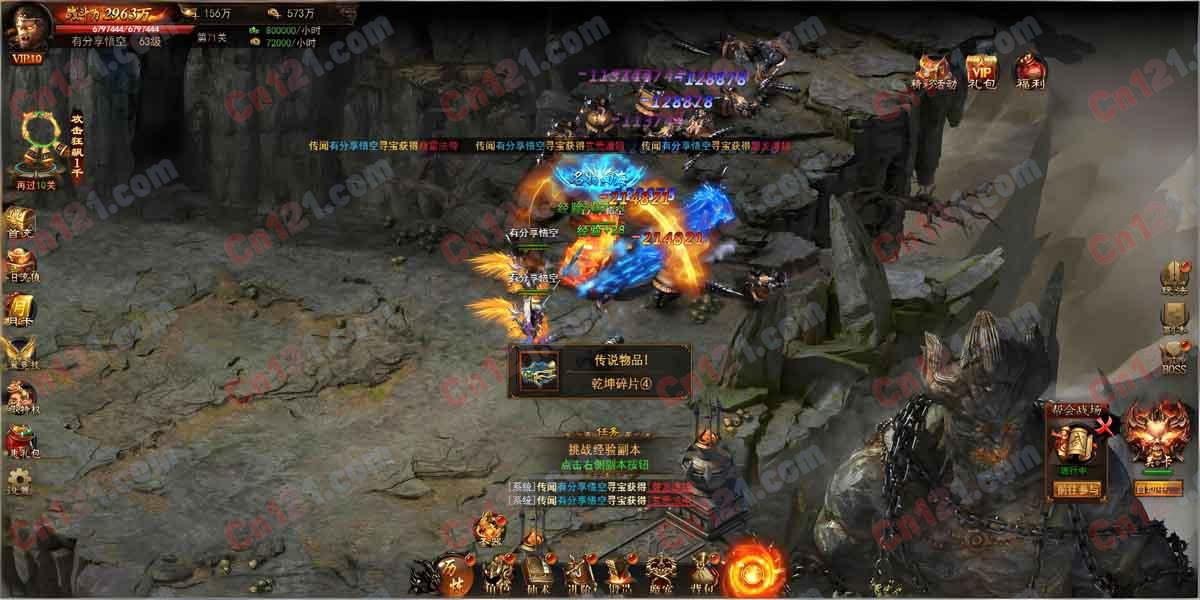Open the 精彩活动 events icon
The image size is (1200, 600).
pos(934,71)
